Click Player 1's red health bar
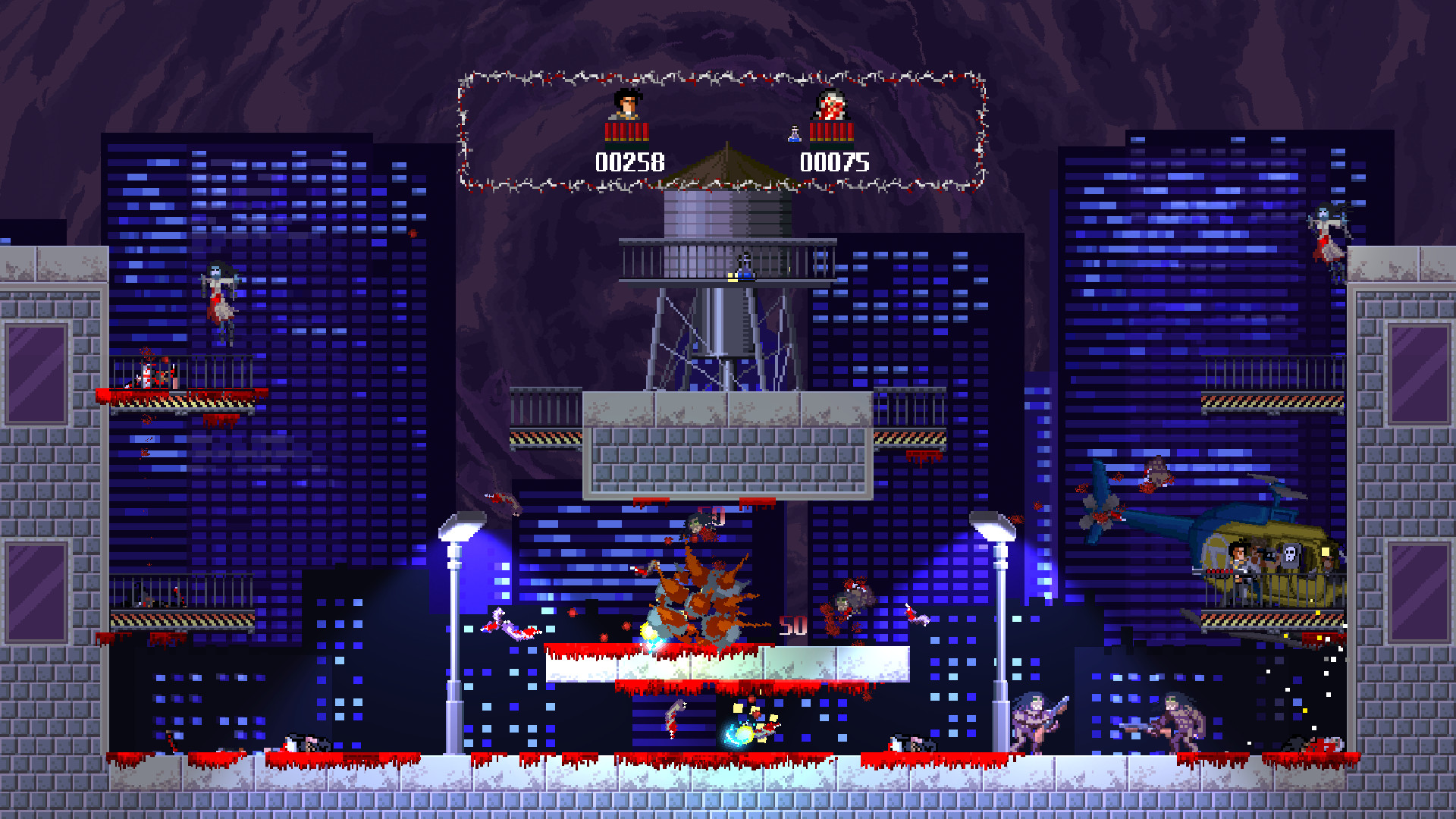 (x=627, y=130)
